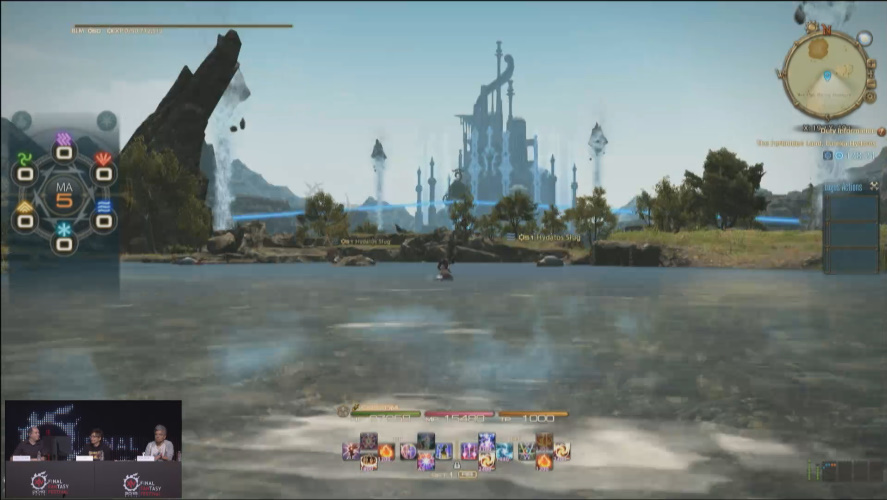
Task: Close the Logos Actions panel
Action: point(874,186)
